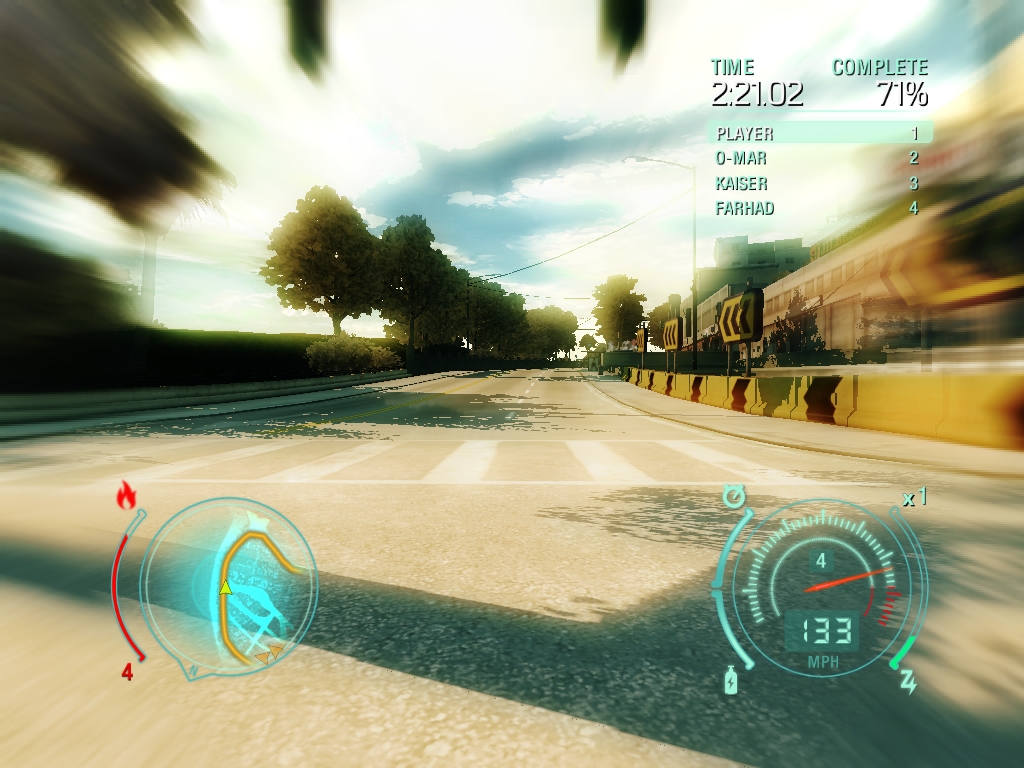1024x768 pixels.
Task: Click the green lightning bolt icon
Action: [x=908, y=682]
